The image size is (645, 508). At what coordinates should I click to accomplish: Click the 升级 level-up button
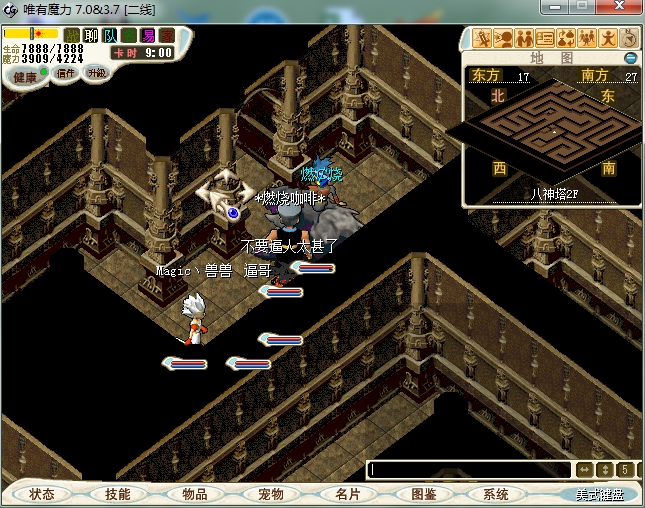coord(96,75)
